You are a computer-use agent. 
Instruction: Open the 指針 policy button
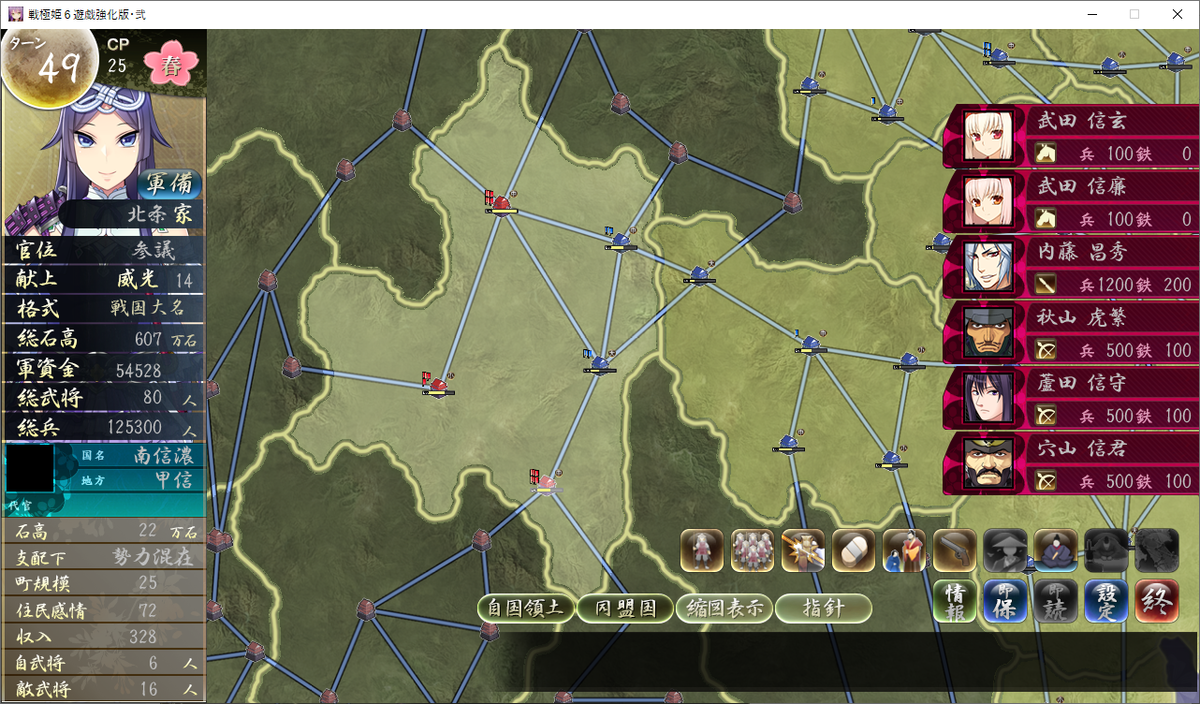[x=823, y=608]
